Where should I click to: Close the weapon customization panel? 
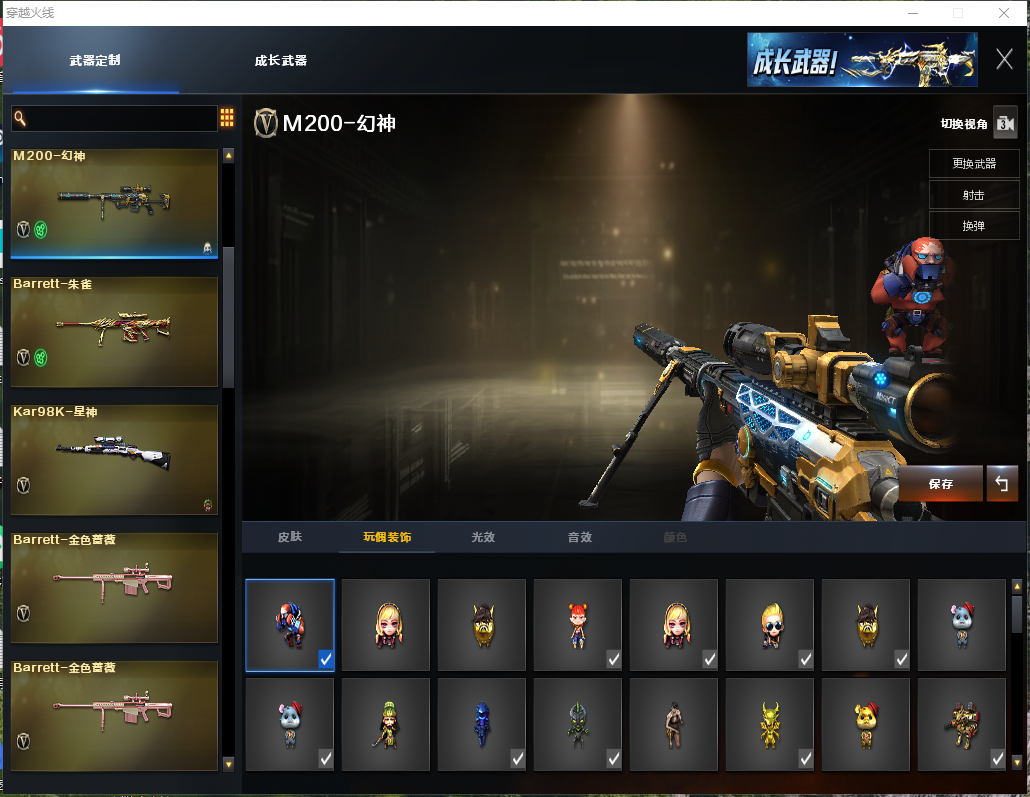pos(1004,59)
